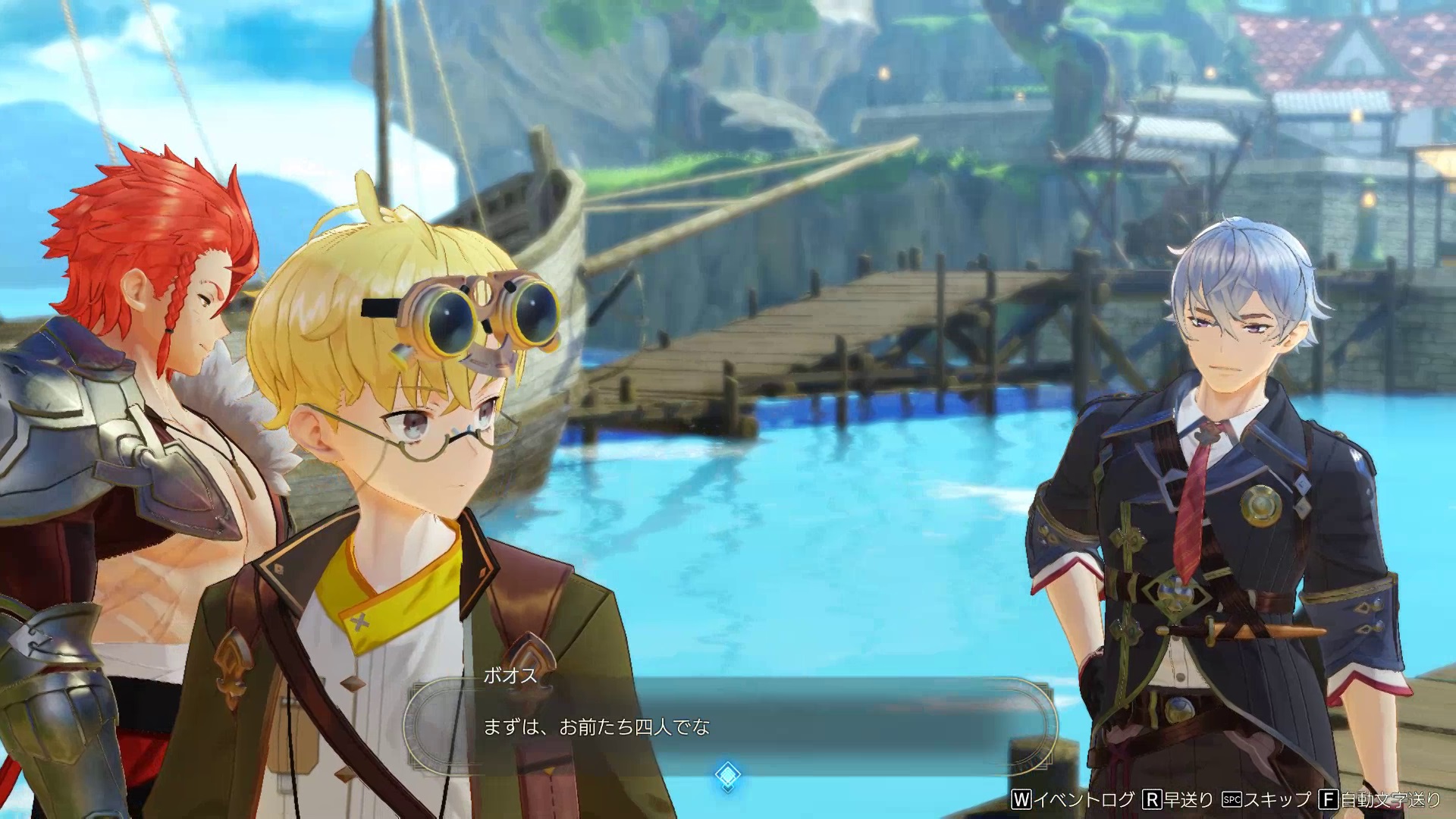
Task: Toggle 自動文字送り auto text advance
Action: pyautogui.click(x=1380, y=799)
